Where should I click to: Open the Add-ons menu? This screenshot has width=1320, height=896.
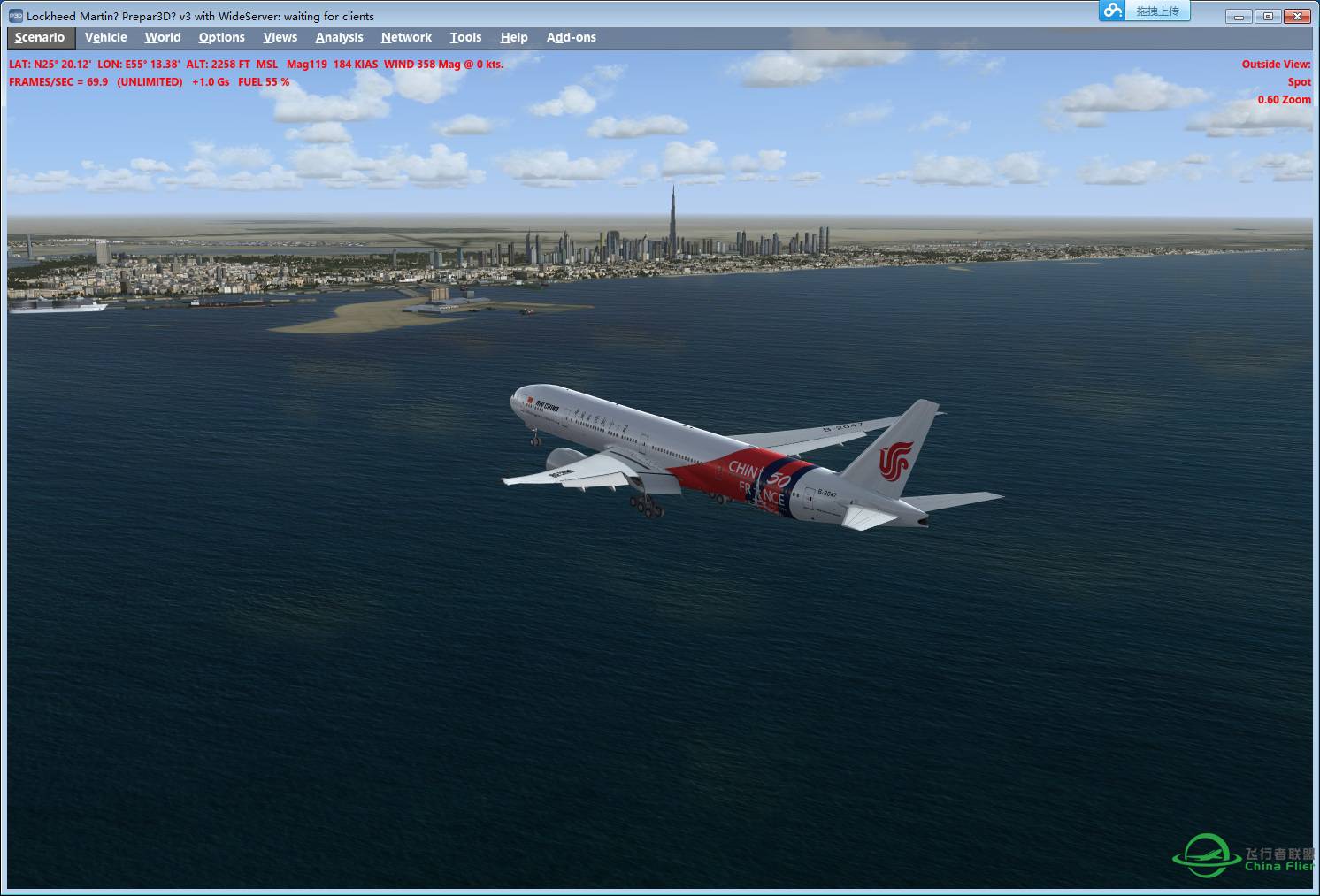[x=571, y=37]
